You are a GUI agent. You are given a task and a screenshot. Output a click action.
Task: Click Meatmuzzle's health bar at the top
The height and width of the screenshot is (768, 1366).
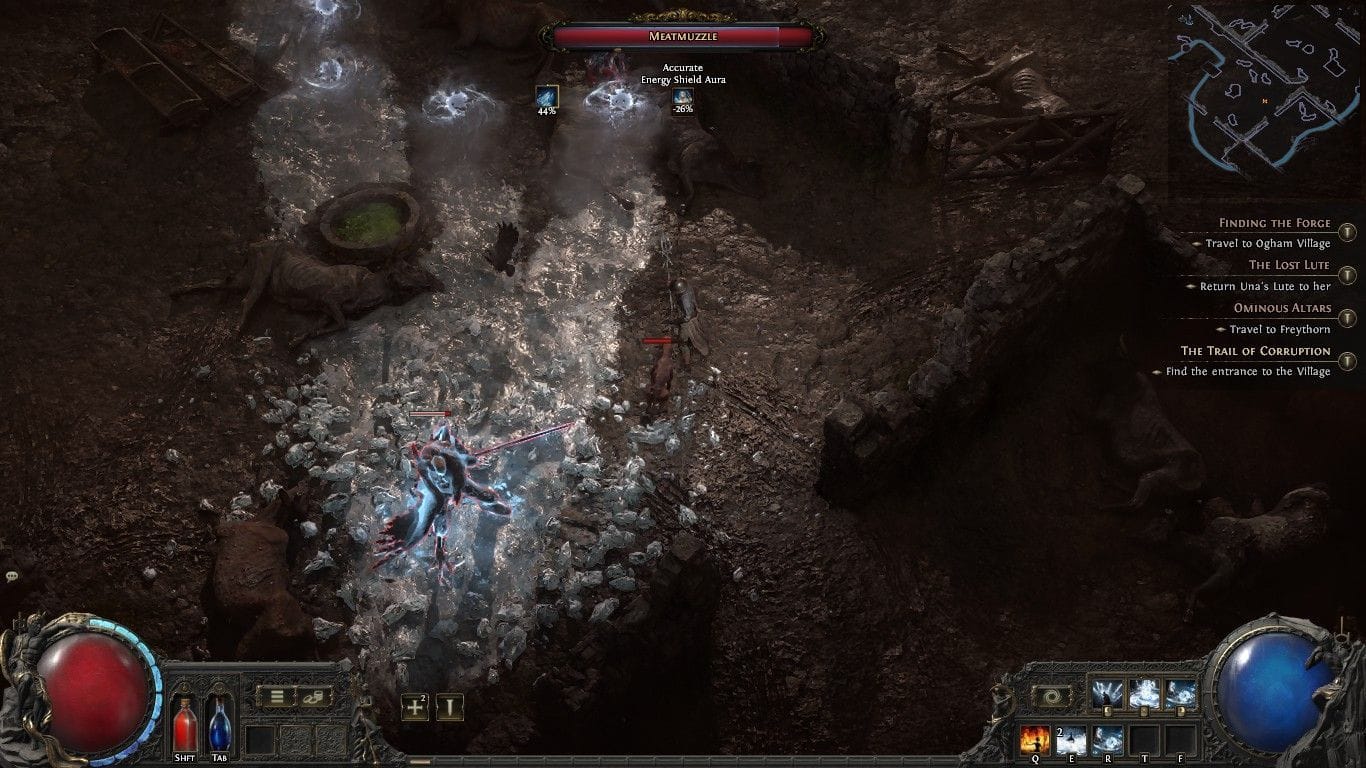[x=683, y=36]
